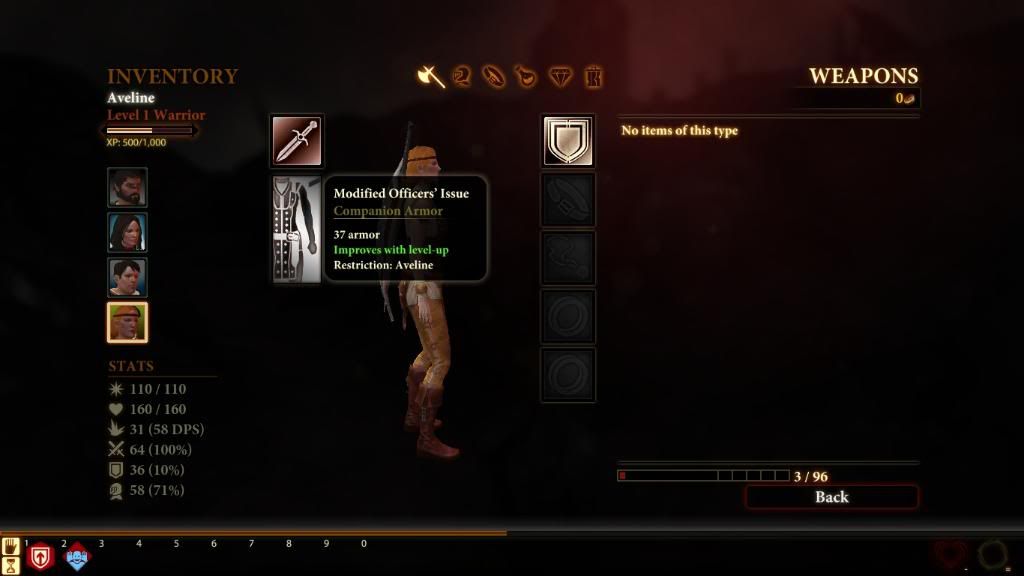
Task: Open the gem-shaped inventory category tab
Action: pos(560,76)
